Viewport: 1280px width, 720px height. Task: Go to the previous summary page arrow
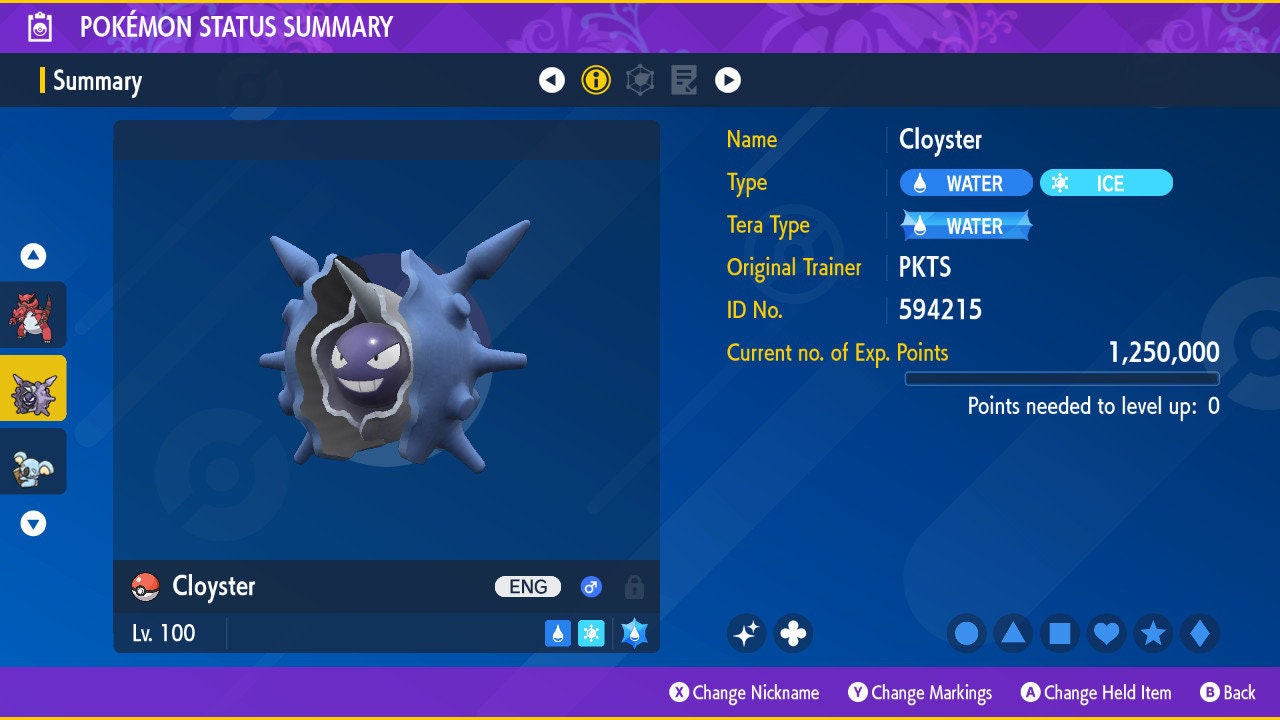pos(552,80)
